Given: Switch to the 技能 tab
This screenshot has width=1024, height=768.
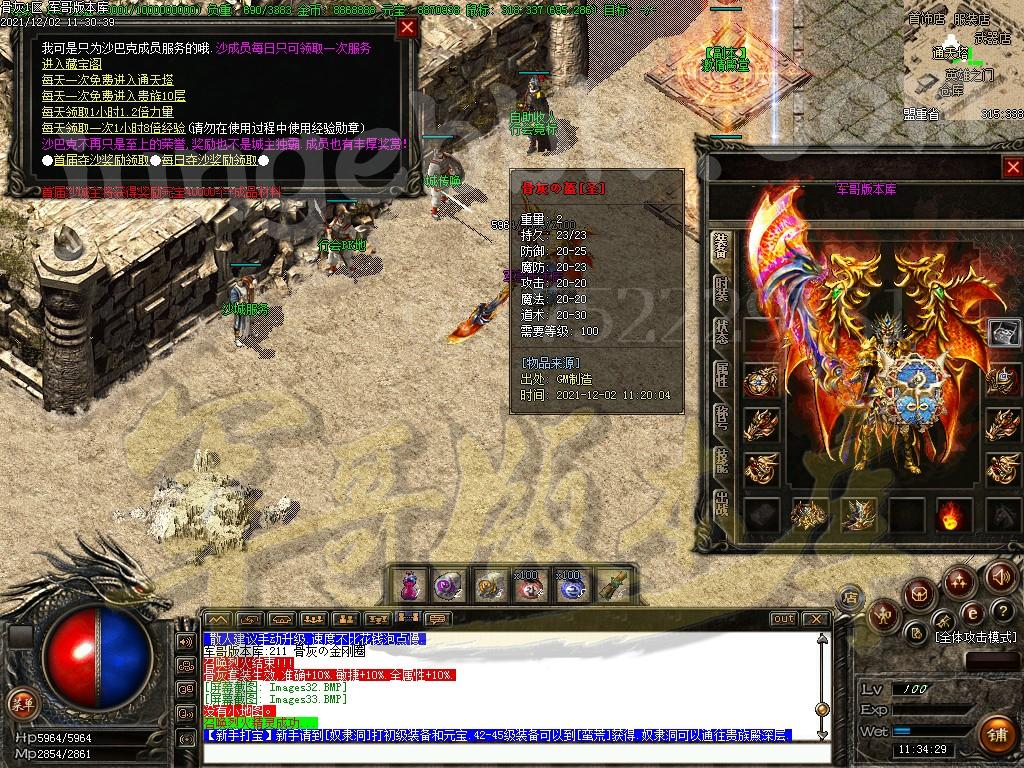Looking at the screenshot, I should click(x=721, y=459).
